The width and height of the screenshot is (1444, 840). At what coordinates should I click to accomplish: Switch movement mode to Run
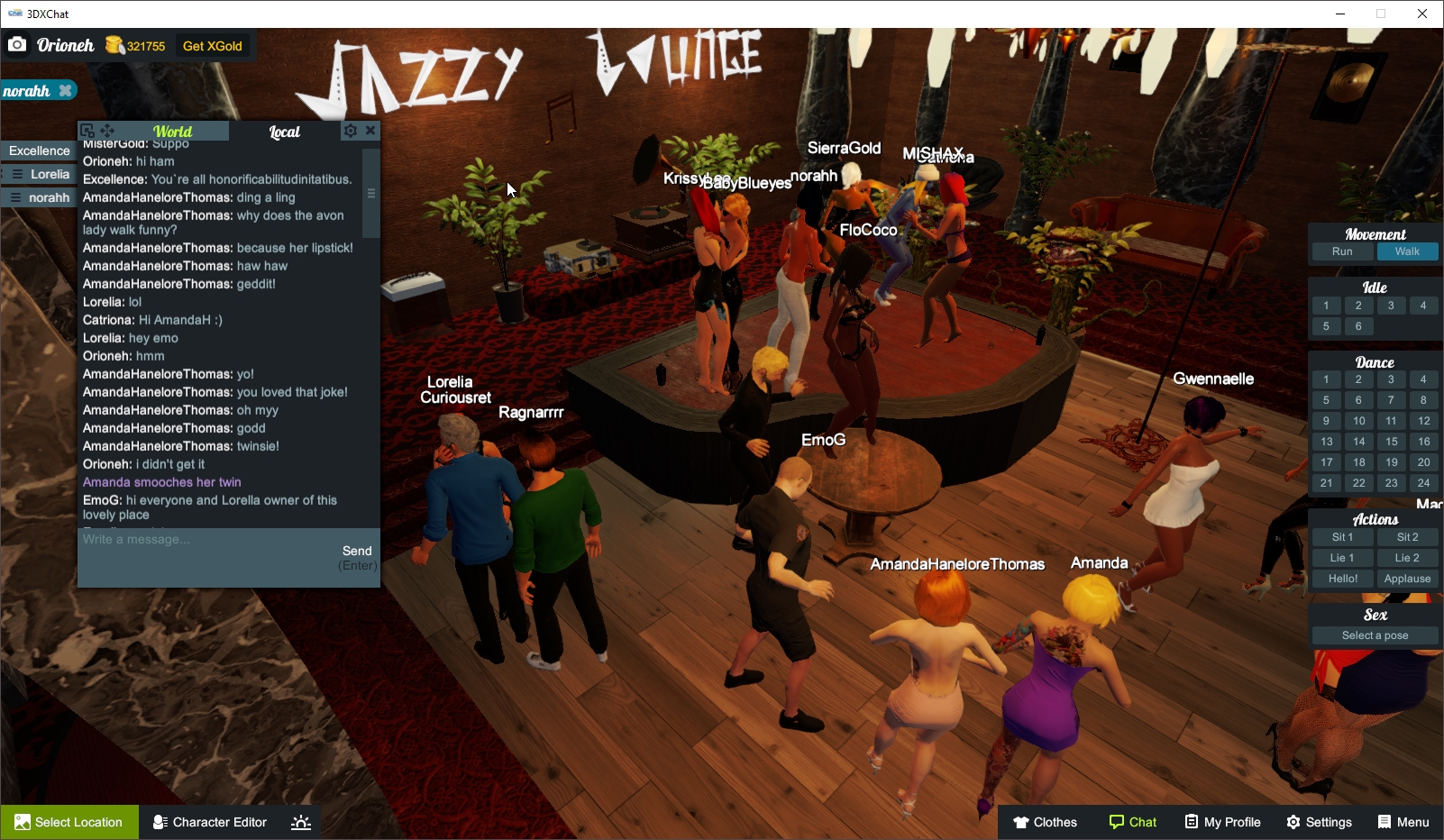(1342, 251)
